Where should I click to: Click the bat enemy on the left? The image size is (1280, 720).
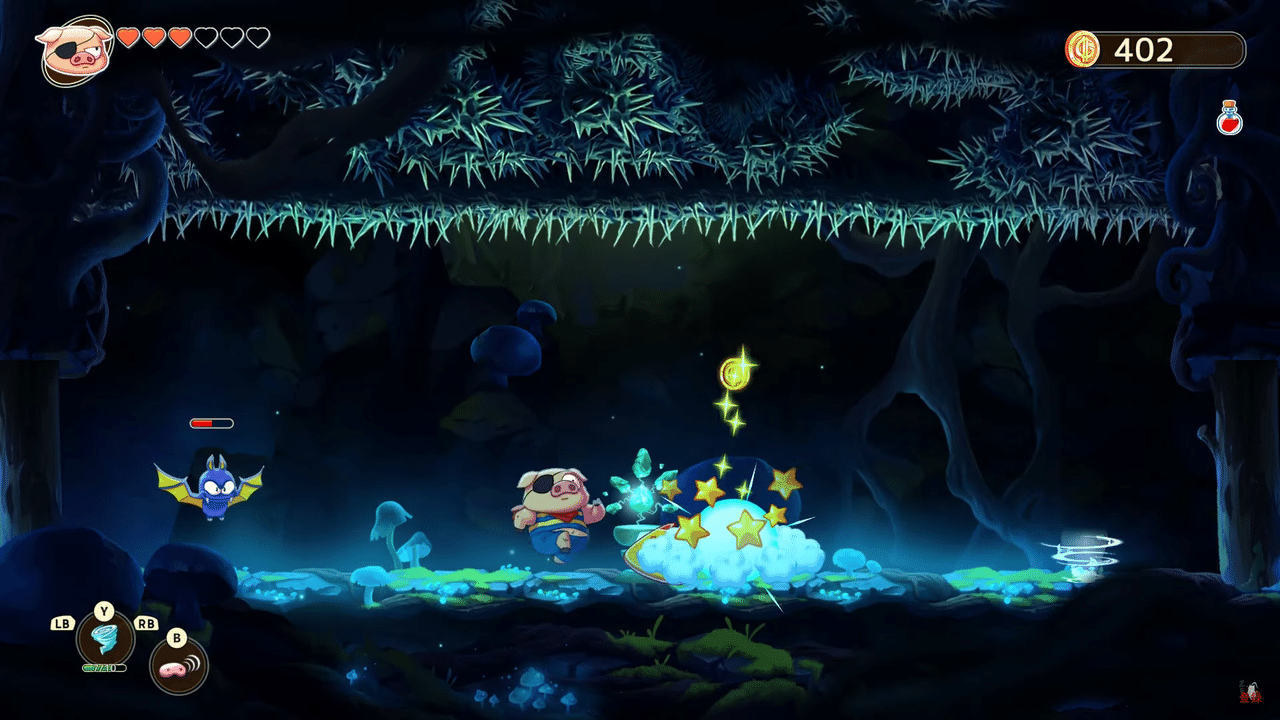click(215, 490)
